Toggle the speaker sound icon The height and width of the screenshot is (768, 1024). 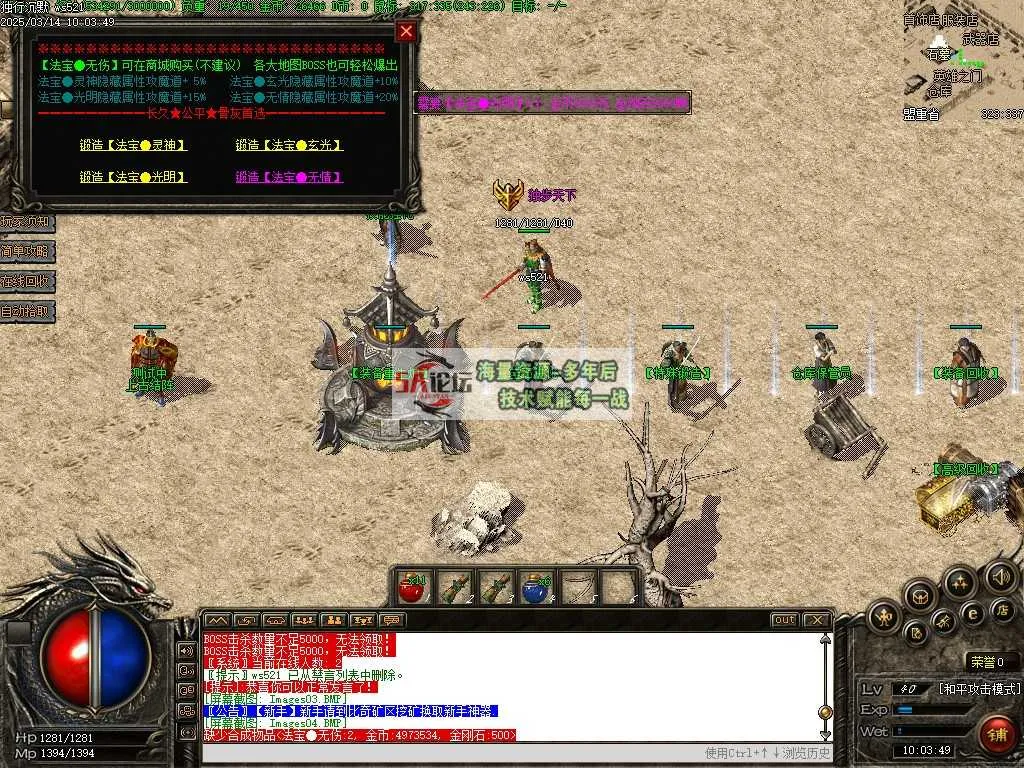click(1000, 576)
